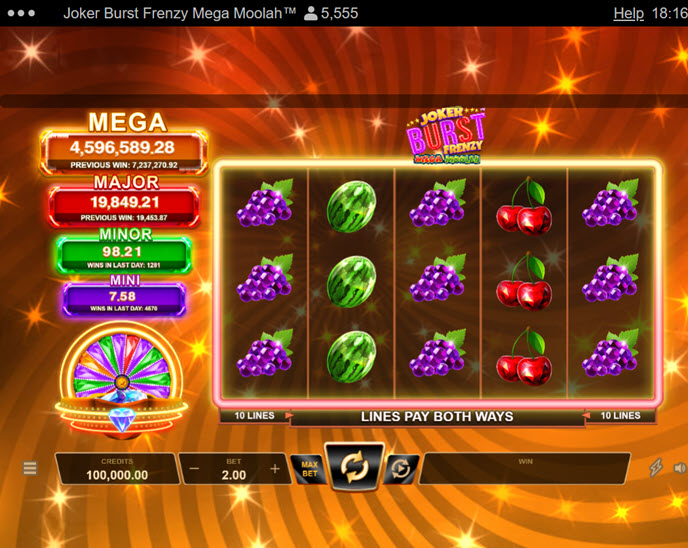Open the Help link in the top bar
The width and height of the screenshot is (688, 548).
pyautogui.click(x=628, y=14)
